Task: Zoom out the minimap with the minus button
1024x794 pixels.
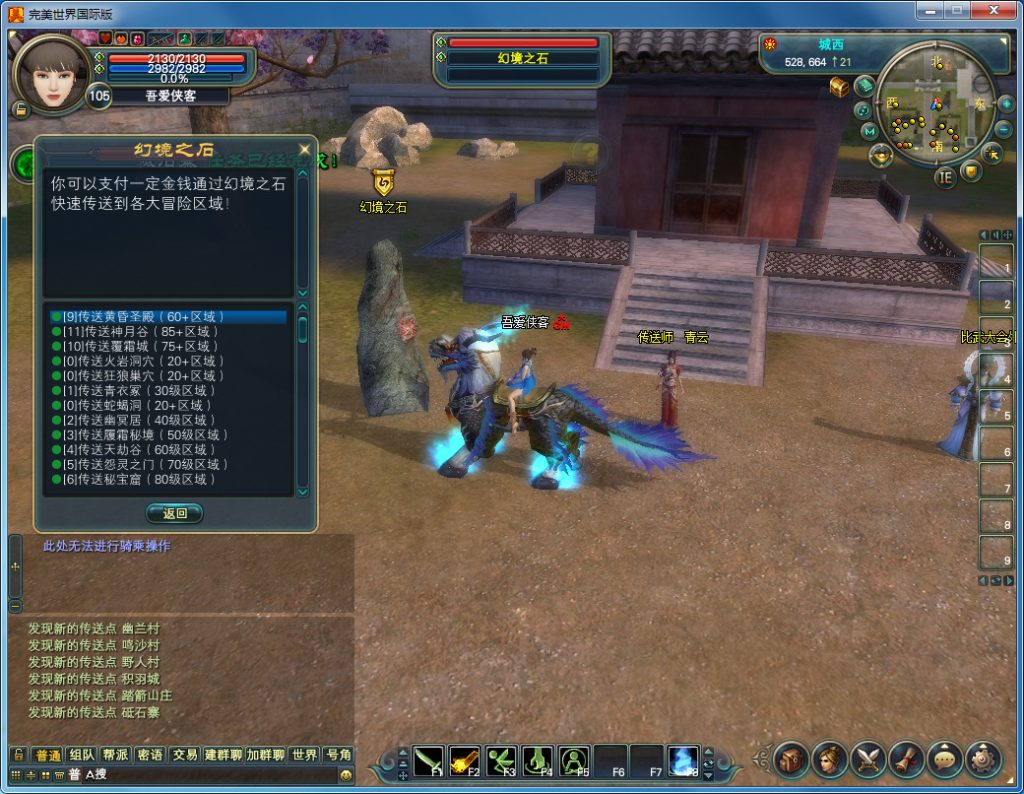Action: (x=1003, y=129)
